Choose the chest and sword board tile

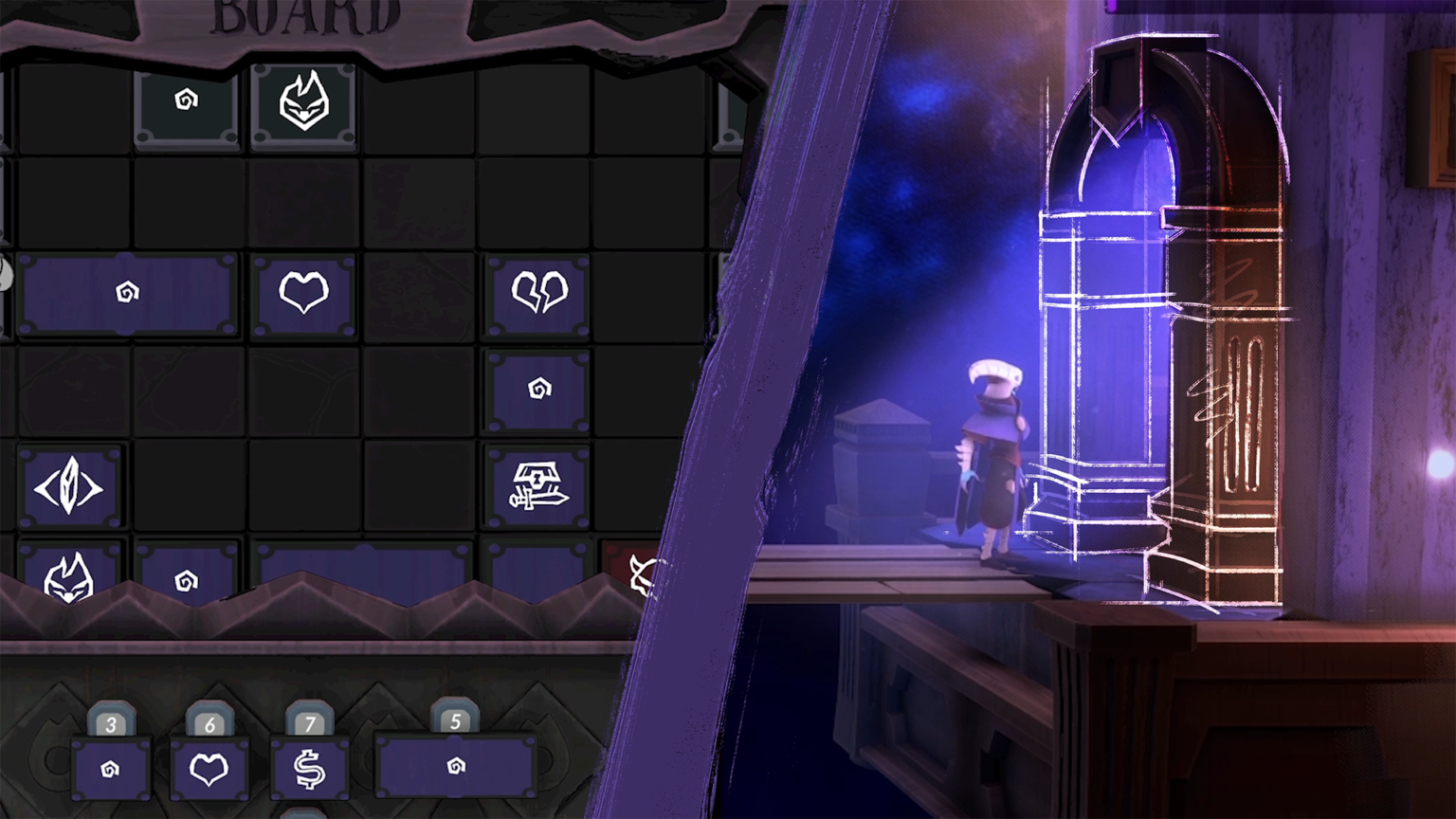click(537, 486)
